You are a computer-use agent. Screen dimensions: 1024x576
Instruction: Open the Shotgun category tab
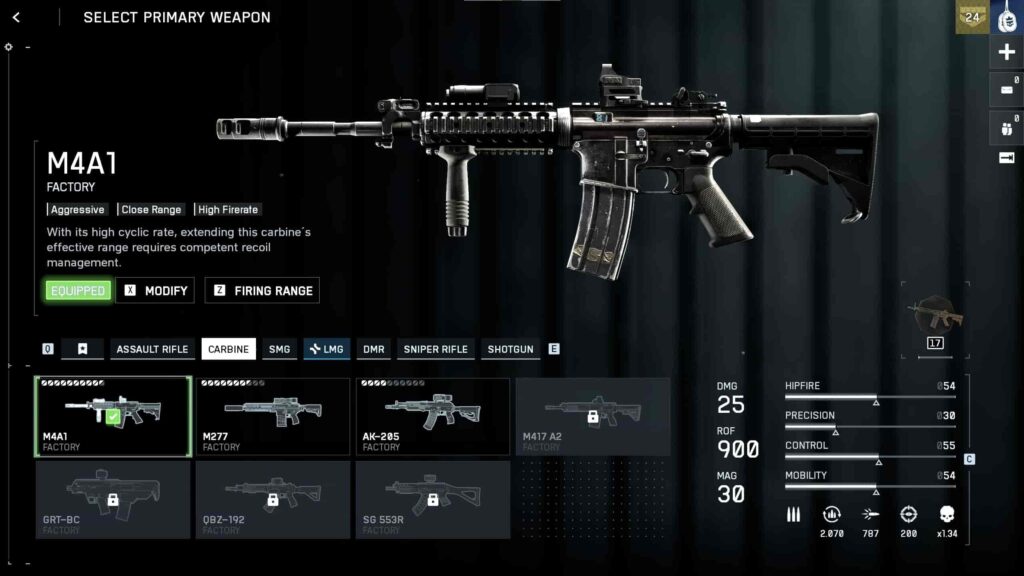pos(510,349)
